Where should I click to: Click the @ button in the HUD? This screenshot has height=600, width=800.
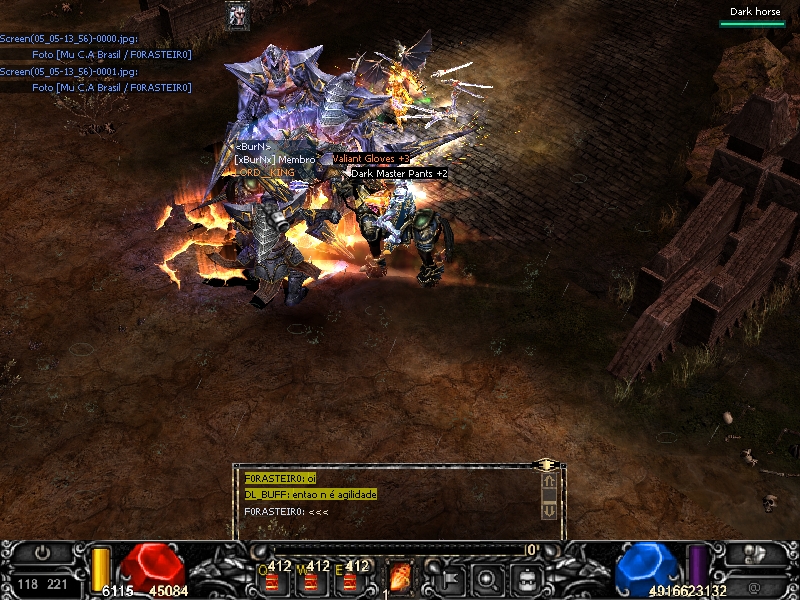753,580
